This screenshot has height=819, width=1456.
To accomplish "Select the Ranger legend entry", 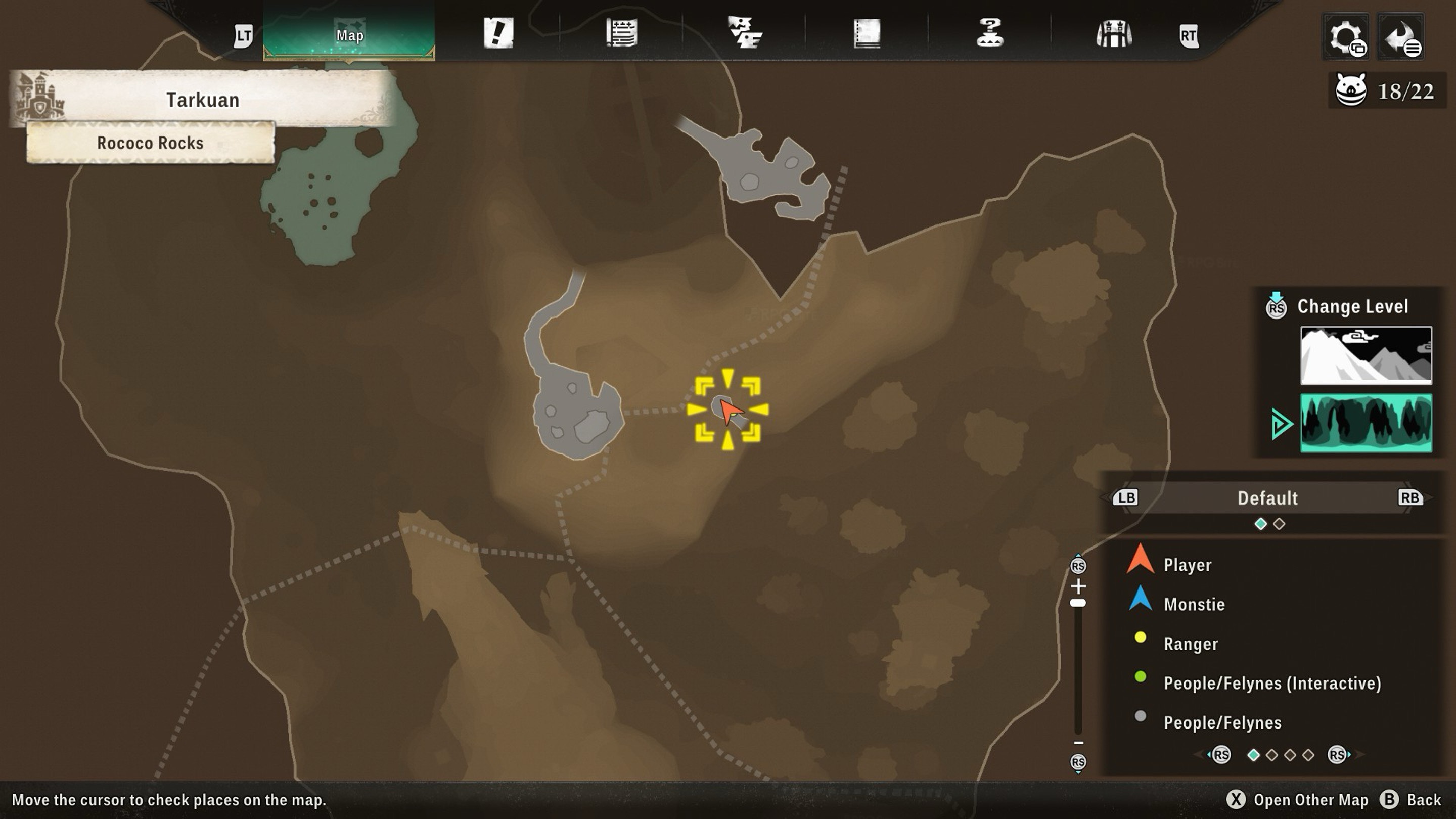I will (x=1191, y=644).
